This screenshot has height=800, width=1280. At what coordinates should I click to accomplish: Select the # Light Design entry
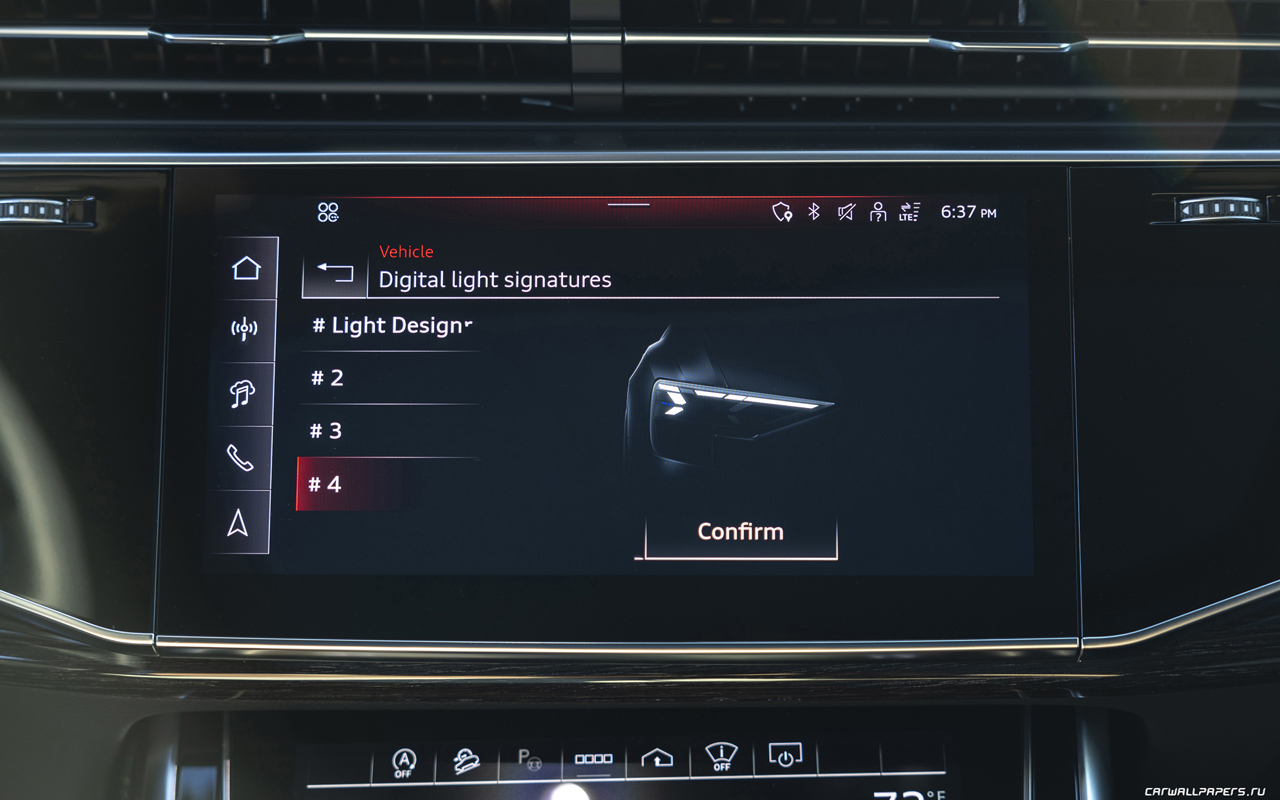pyautogui.click(x=390, y=326)
